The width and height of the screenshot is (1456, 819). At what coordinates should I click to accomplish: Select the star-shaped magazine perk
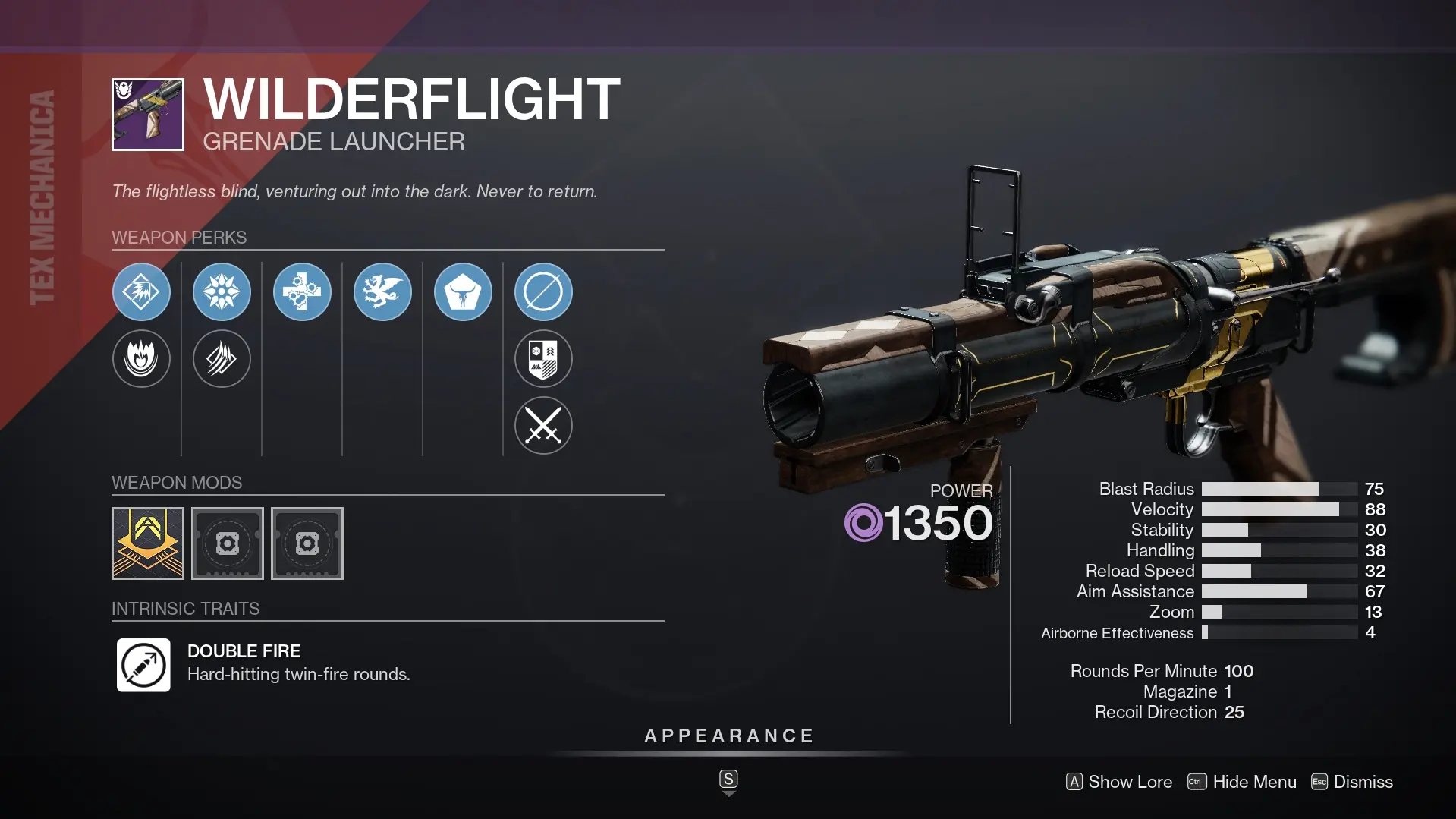click(222, 291)
